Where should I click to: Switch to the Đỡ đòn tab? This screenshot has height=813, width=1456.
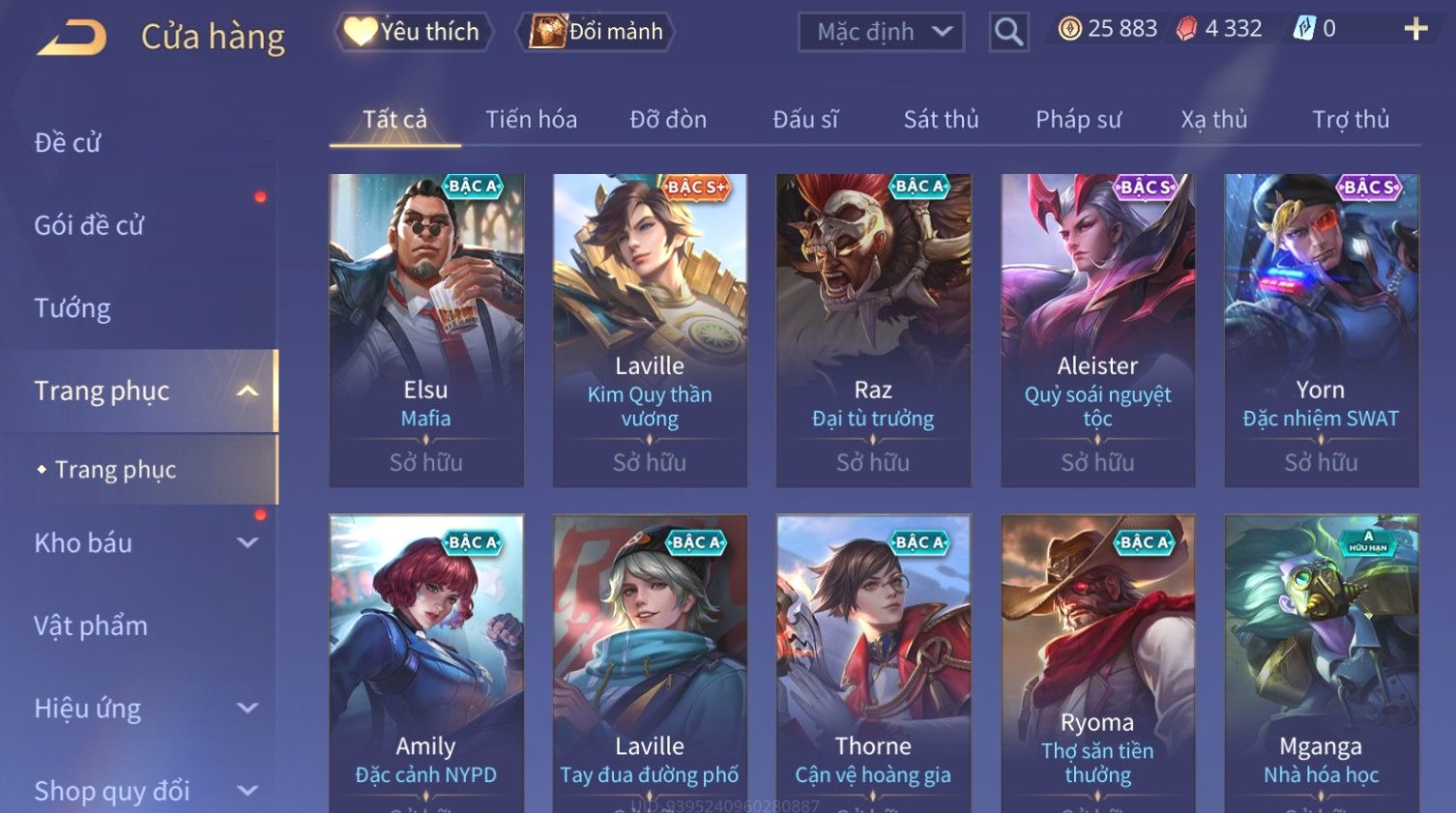tap(668, 120)
